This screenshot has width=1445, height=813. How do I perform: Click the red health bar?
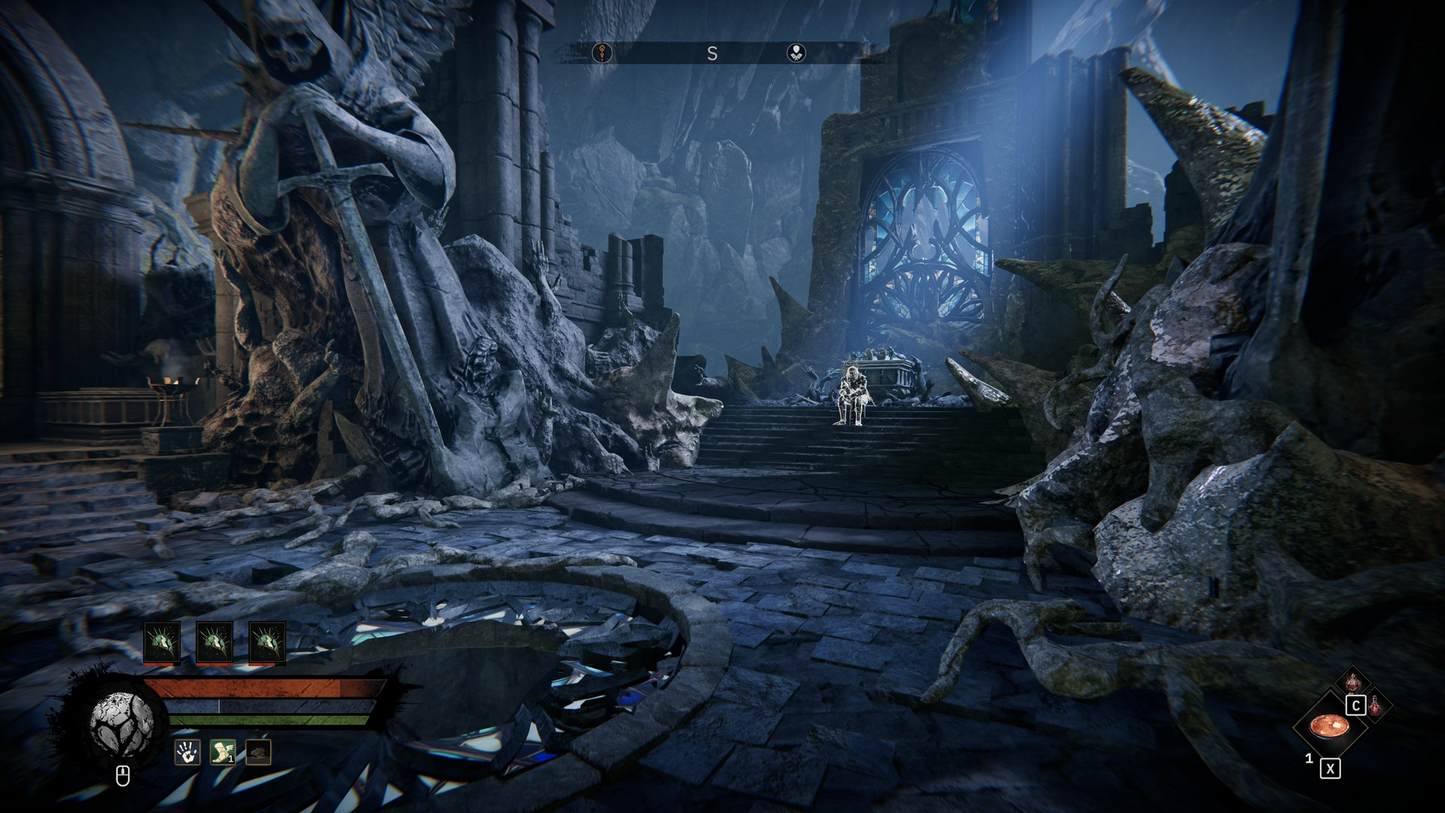264,688
